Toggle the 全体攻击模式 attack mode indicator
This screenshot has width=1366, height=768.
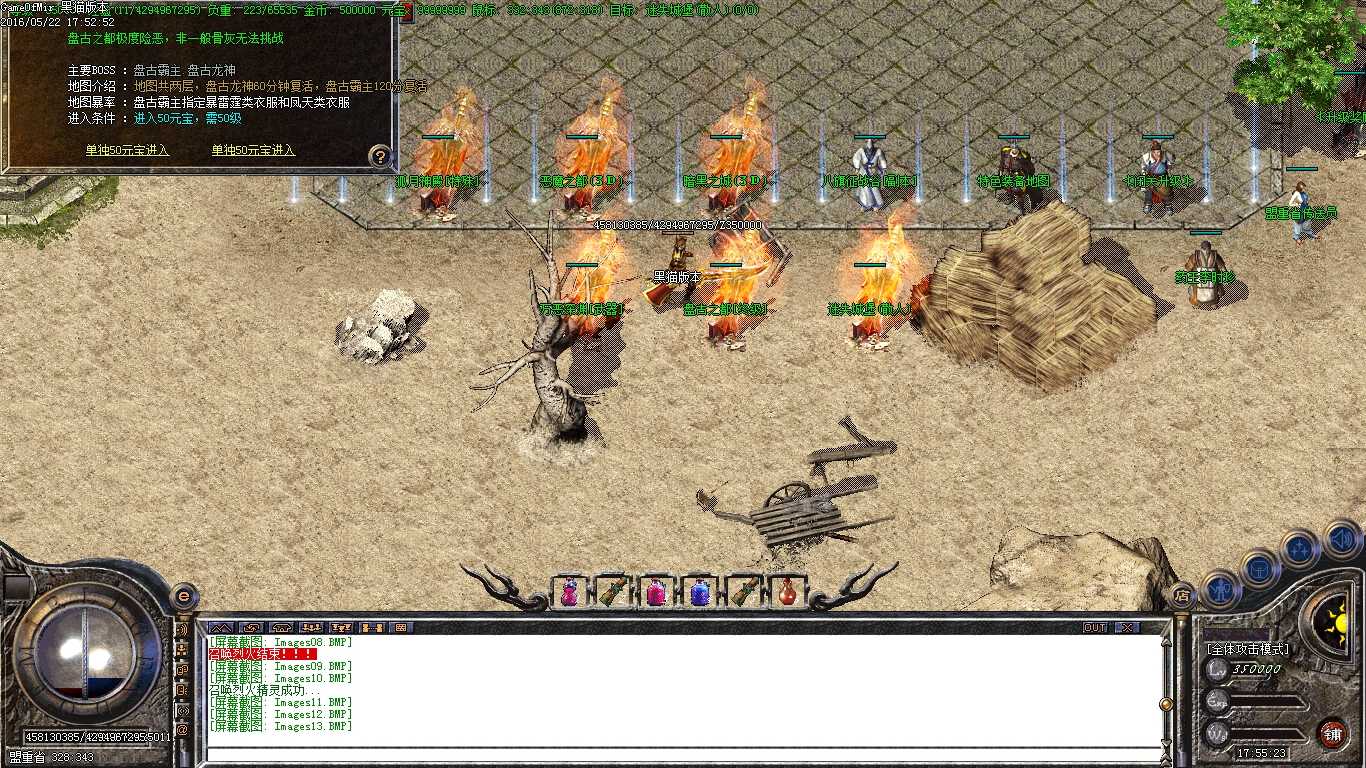pos(1247,648)
